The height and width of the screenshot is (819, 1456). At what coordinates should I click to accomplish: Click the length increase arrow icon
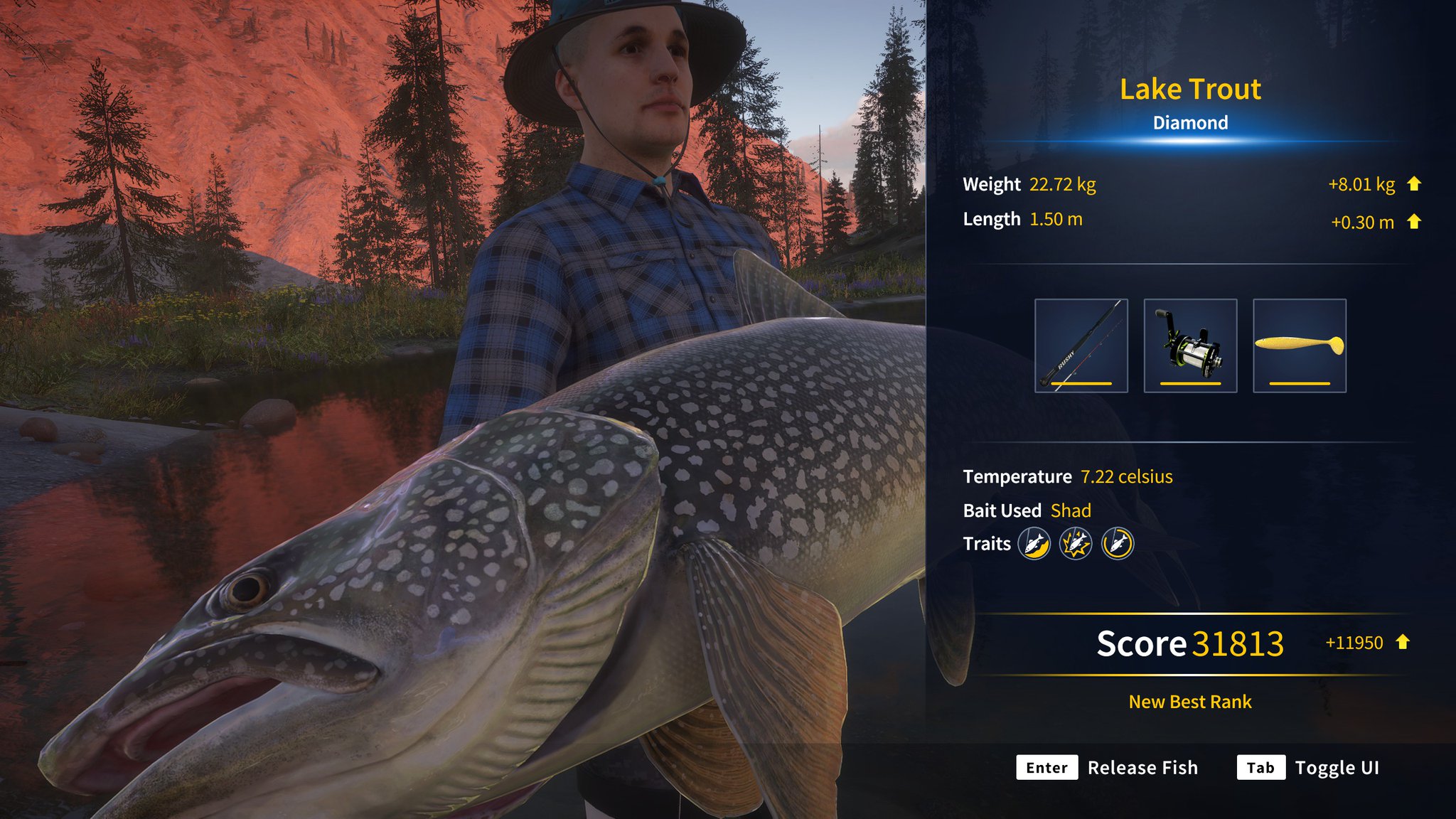[x=1415, y=222]
